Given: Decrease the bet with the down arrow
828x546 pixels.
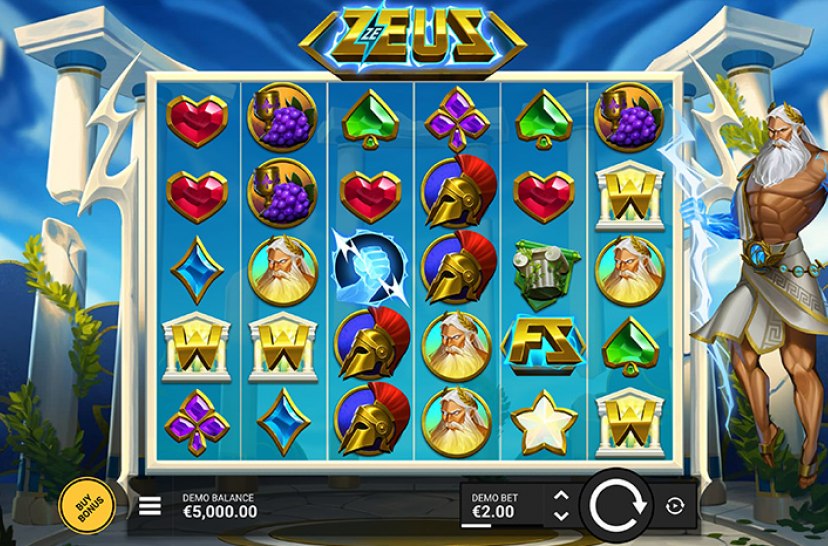Looking at the screenshot, I should (x=561, y=516).
